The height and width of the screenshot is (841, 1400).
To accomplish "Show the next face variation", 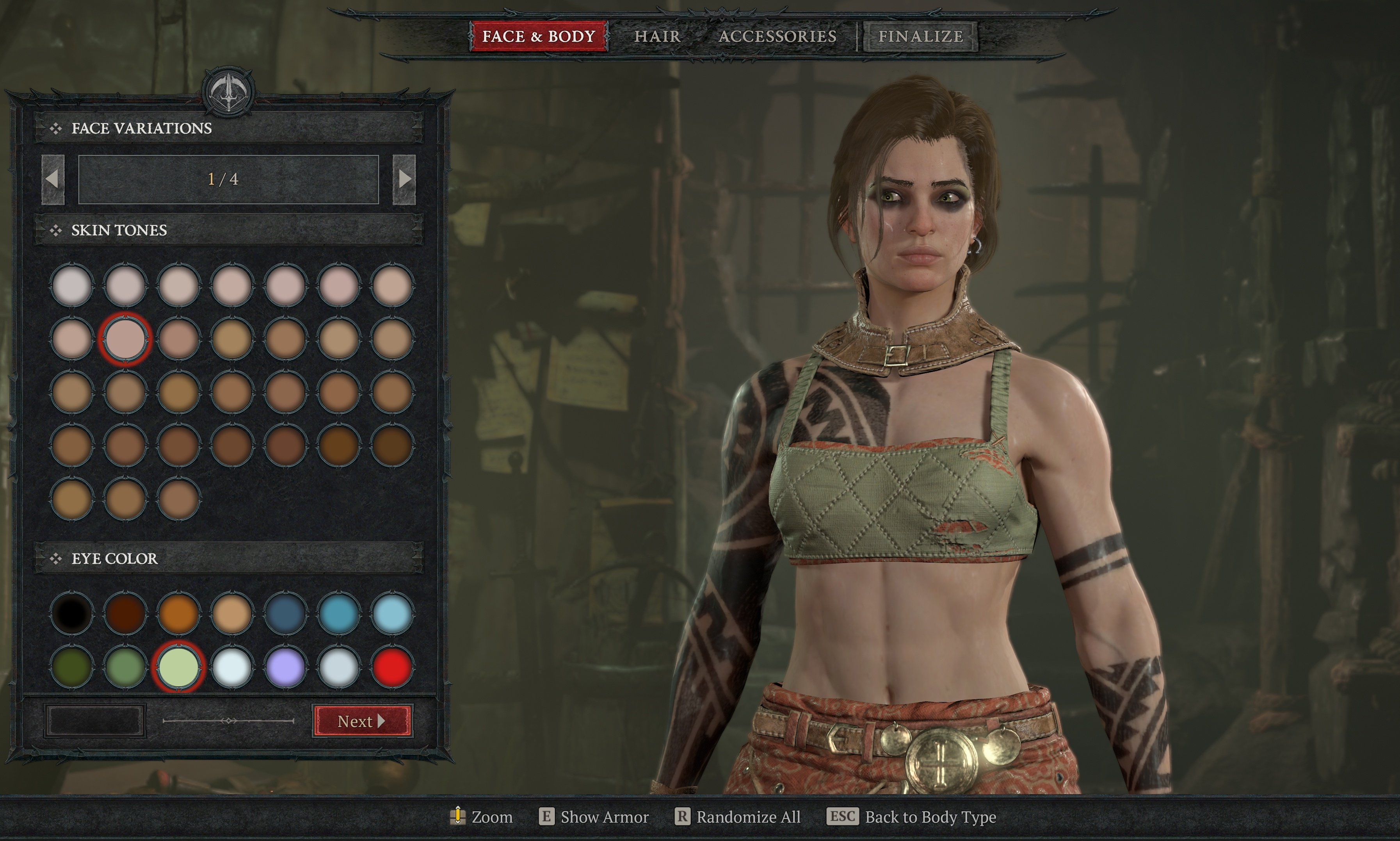I will (404, 179).
